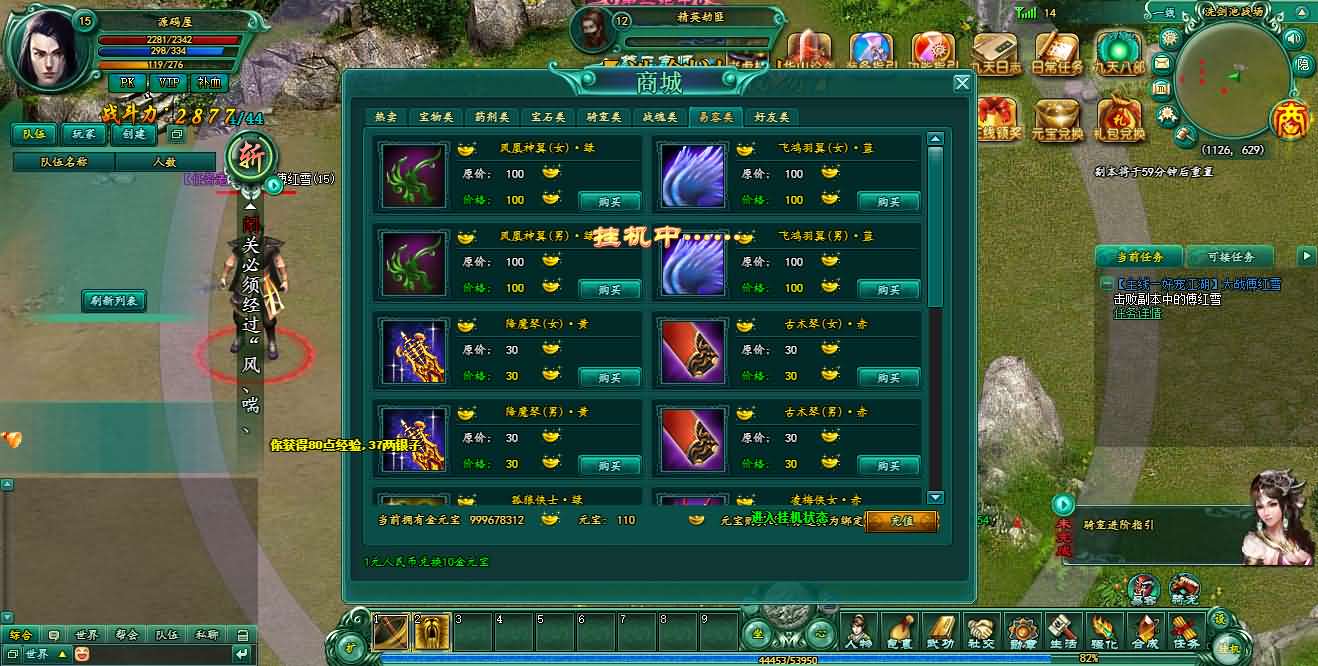Open the 武功 skills book
Image resolution: width=1318 pixels, height=666 pixels.
point(942,631)
